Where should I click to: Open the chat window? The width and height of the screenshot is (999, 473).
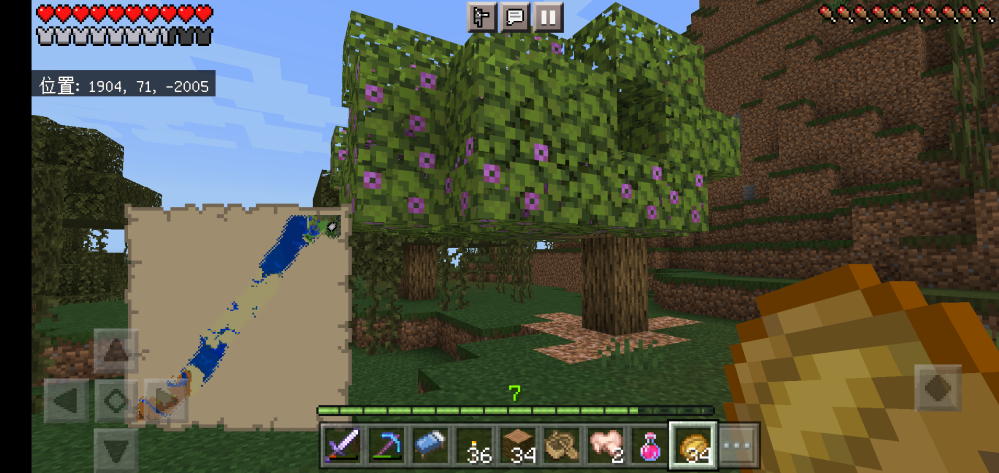pos(515,17)
